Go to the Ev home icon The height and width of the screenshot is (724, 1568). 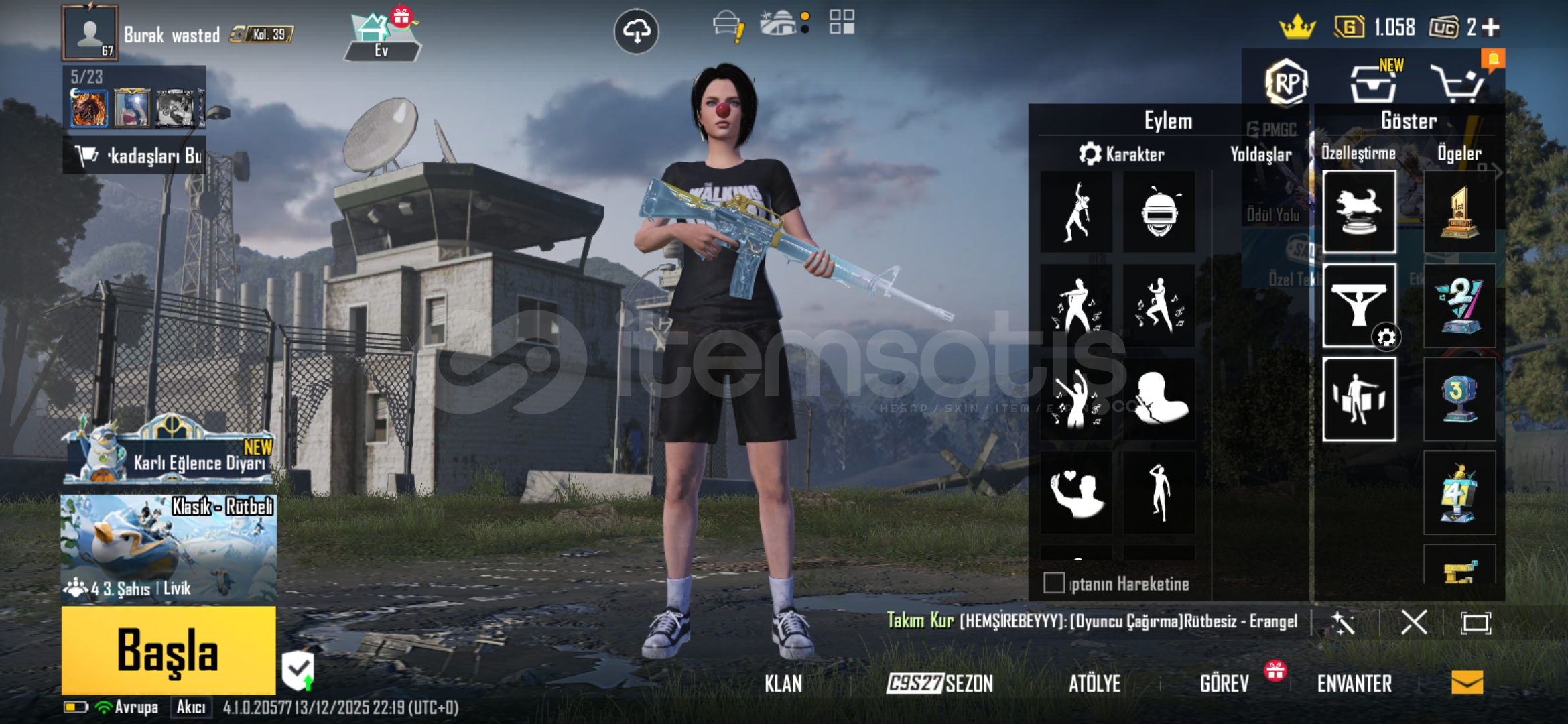pyautogui.click(x=381, y=37)
